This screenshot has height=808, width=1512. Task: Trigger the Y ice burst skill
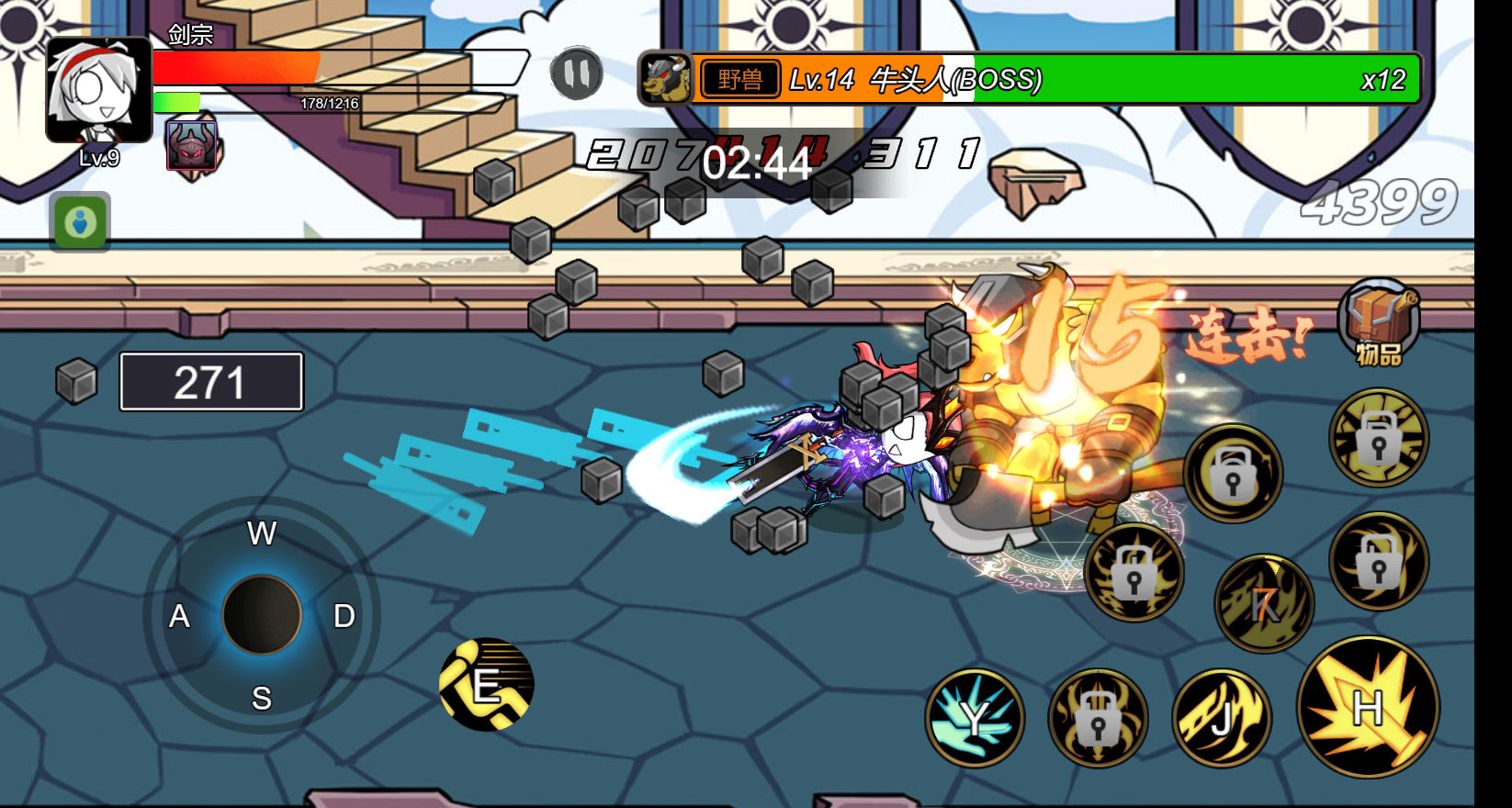coord(975,718)
